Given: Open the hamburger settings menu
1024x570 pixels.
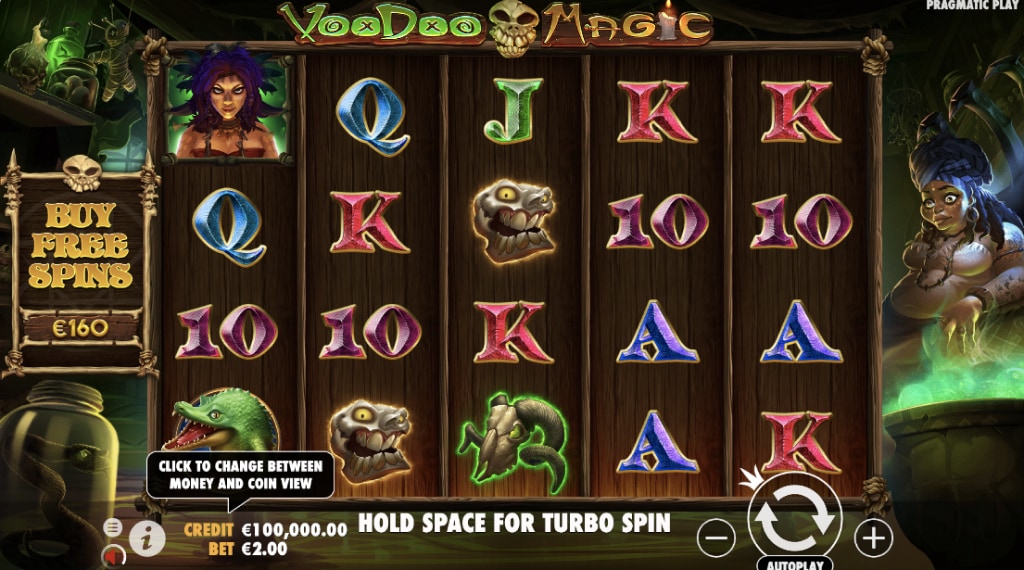Looking at the screenshot, I should 113,527.
